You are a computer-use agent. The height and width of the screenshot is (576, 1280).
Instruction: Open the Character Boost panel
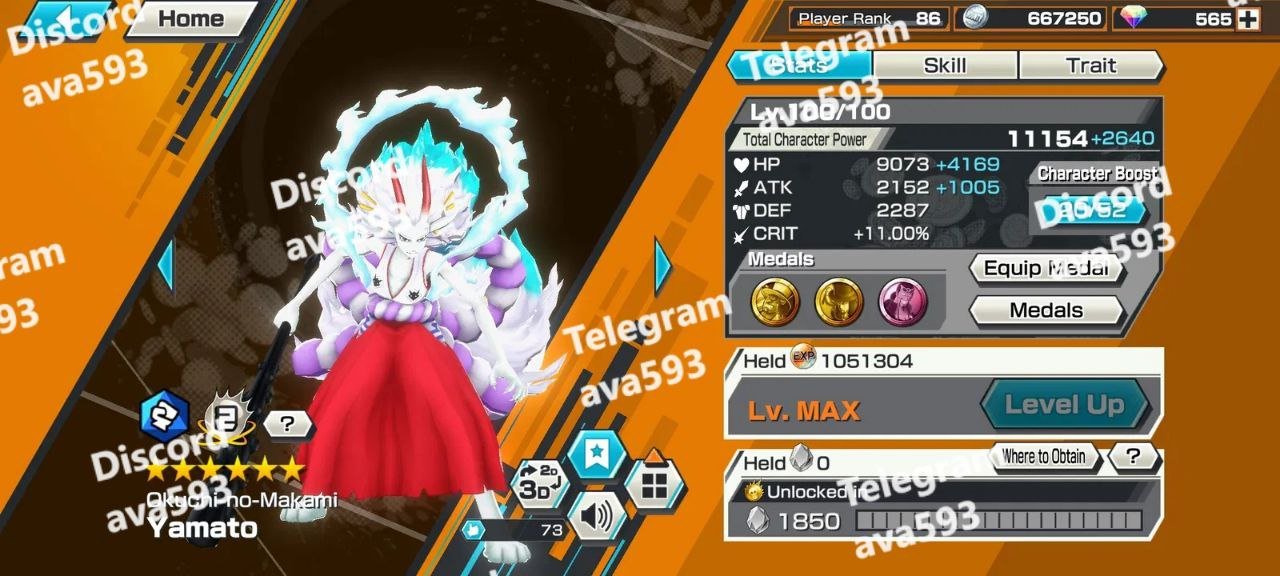pyautogui.click(x=1092, y=209)
